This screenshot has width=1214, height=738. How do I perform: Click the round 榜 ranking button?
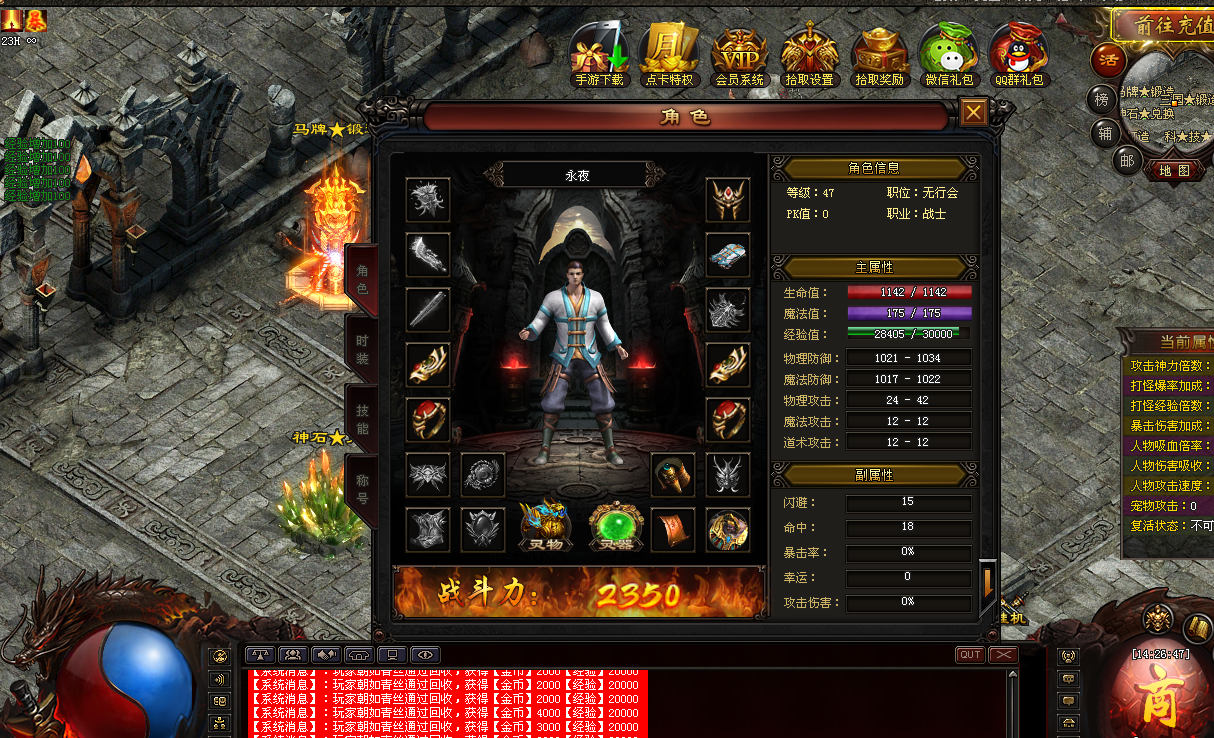[1101, 99]
